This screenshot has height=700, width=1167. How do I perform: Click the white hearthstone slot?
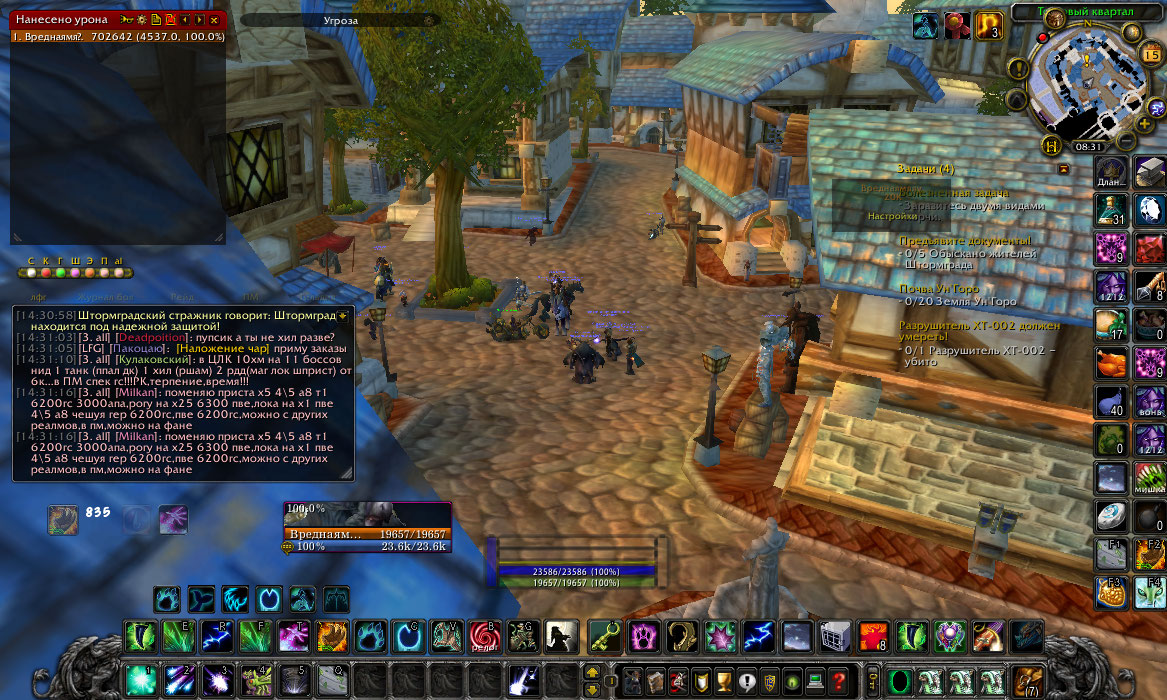pos(1112,515)
